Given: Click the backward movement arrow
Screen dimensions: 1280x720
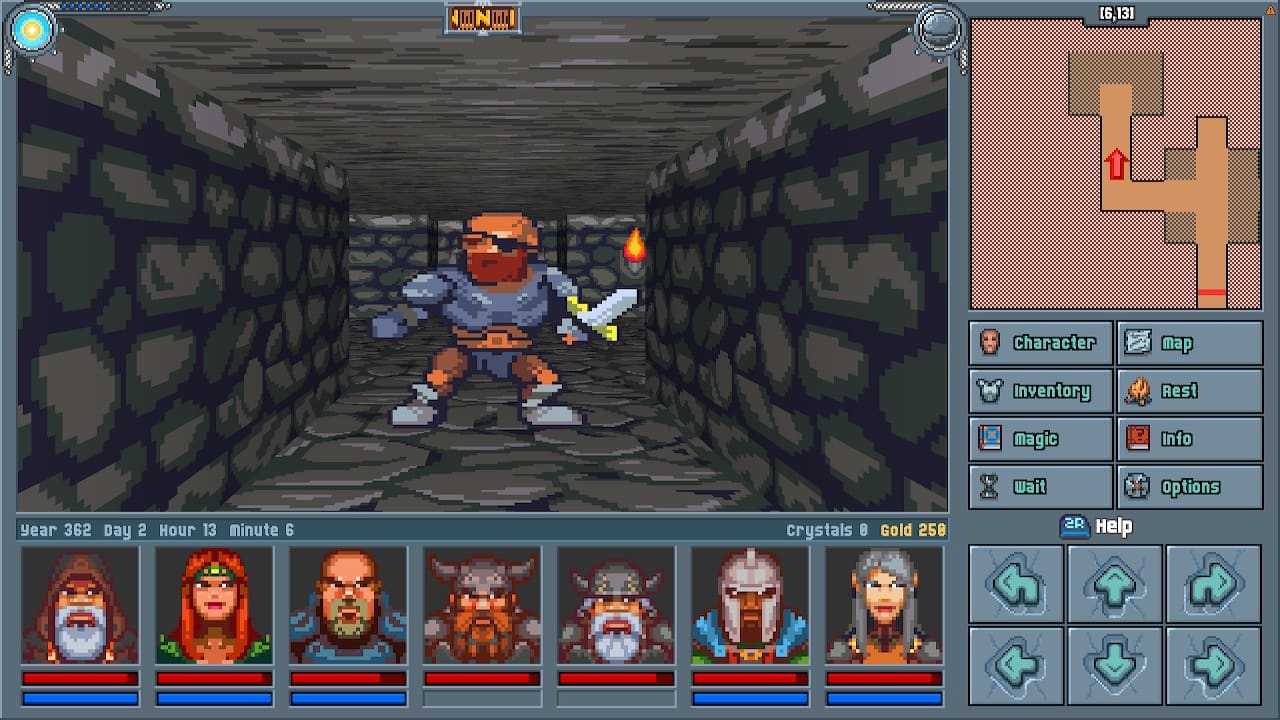Looking at the screenshot, I should [1115, 666].
